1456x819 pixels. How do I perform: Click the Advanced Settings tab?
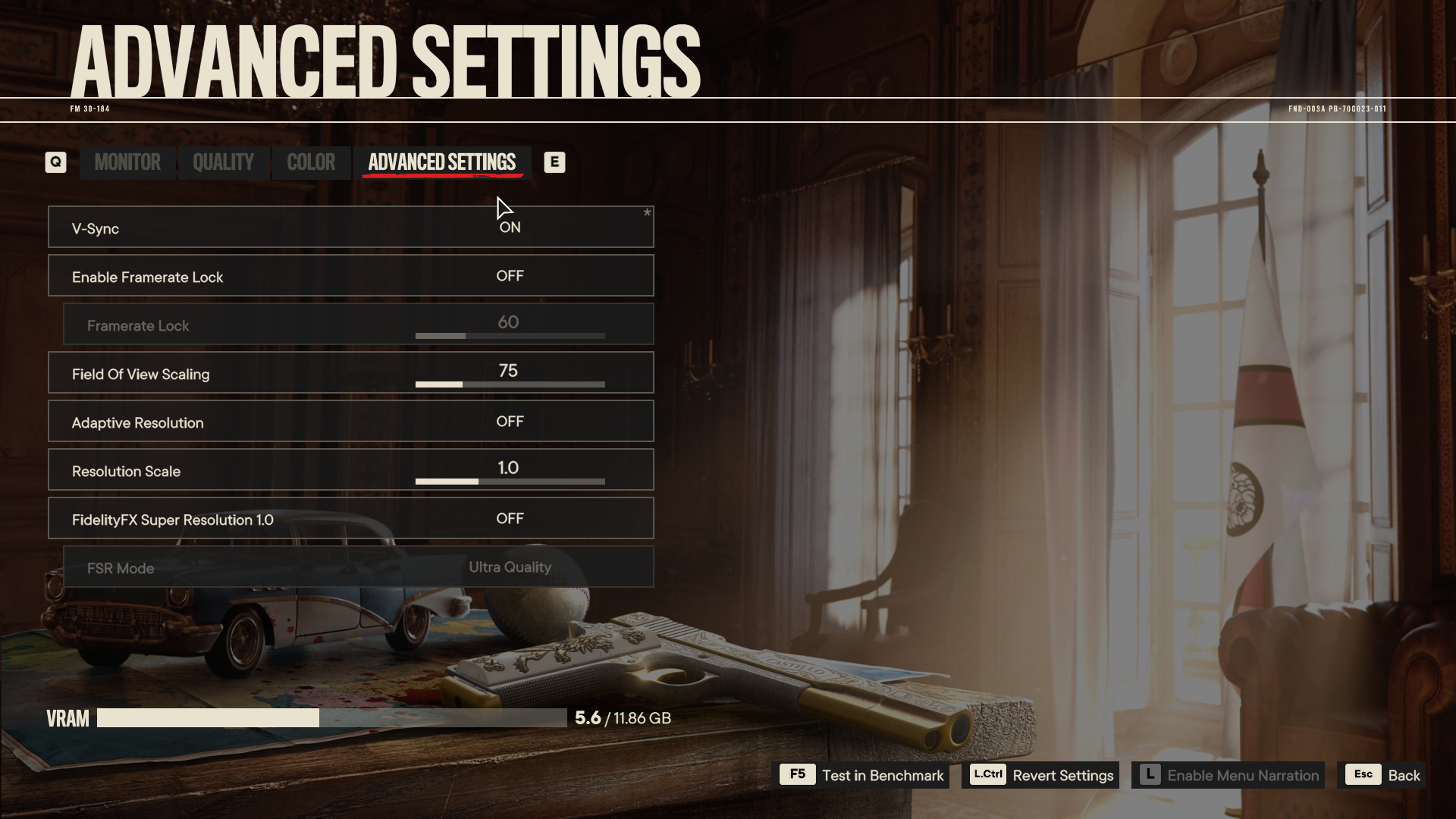click(442, 162)
